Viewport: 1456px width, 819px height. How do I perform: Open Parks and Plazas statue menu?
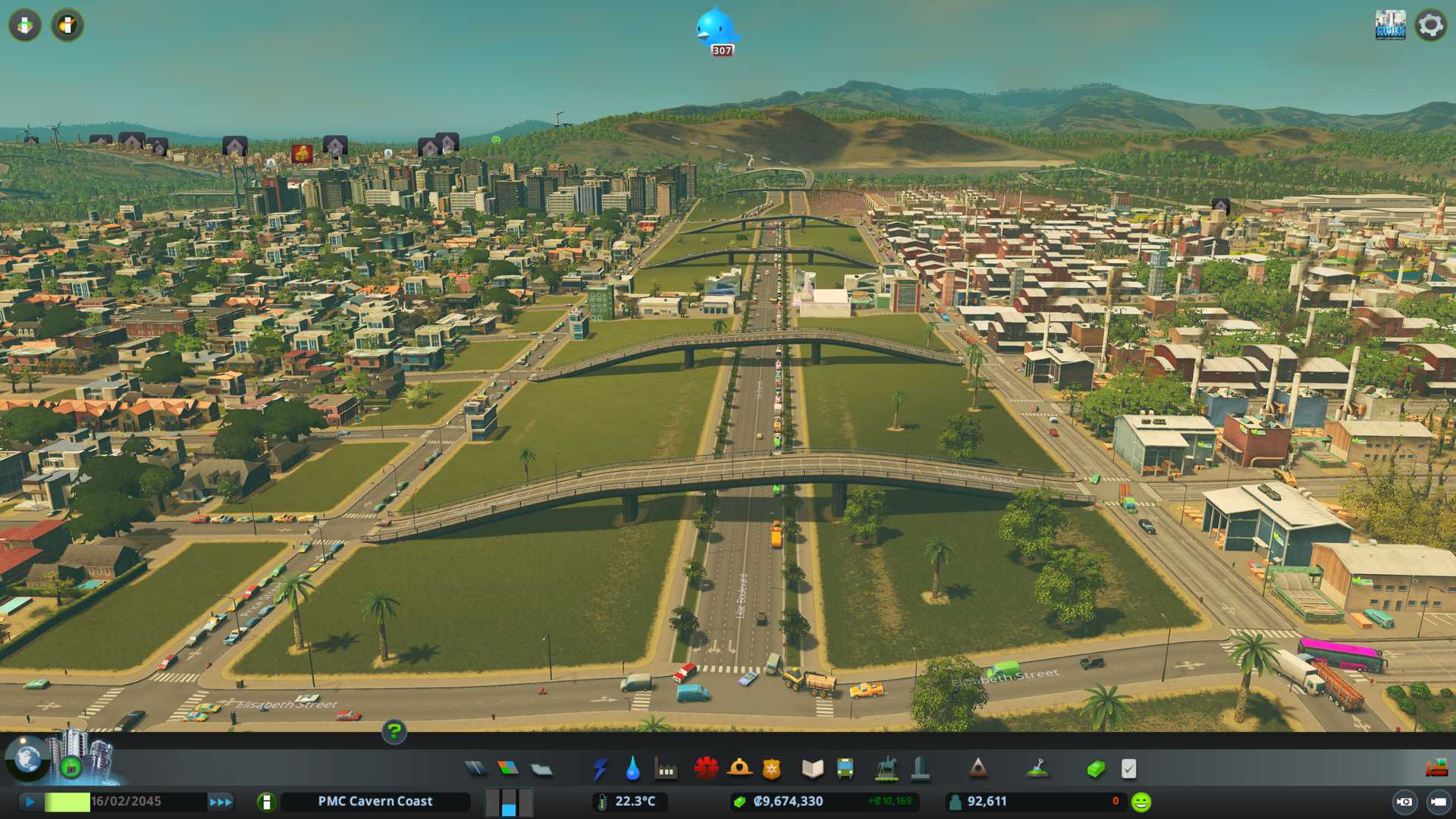click(x=886, y=769)
